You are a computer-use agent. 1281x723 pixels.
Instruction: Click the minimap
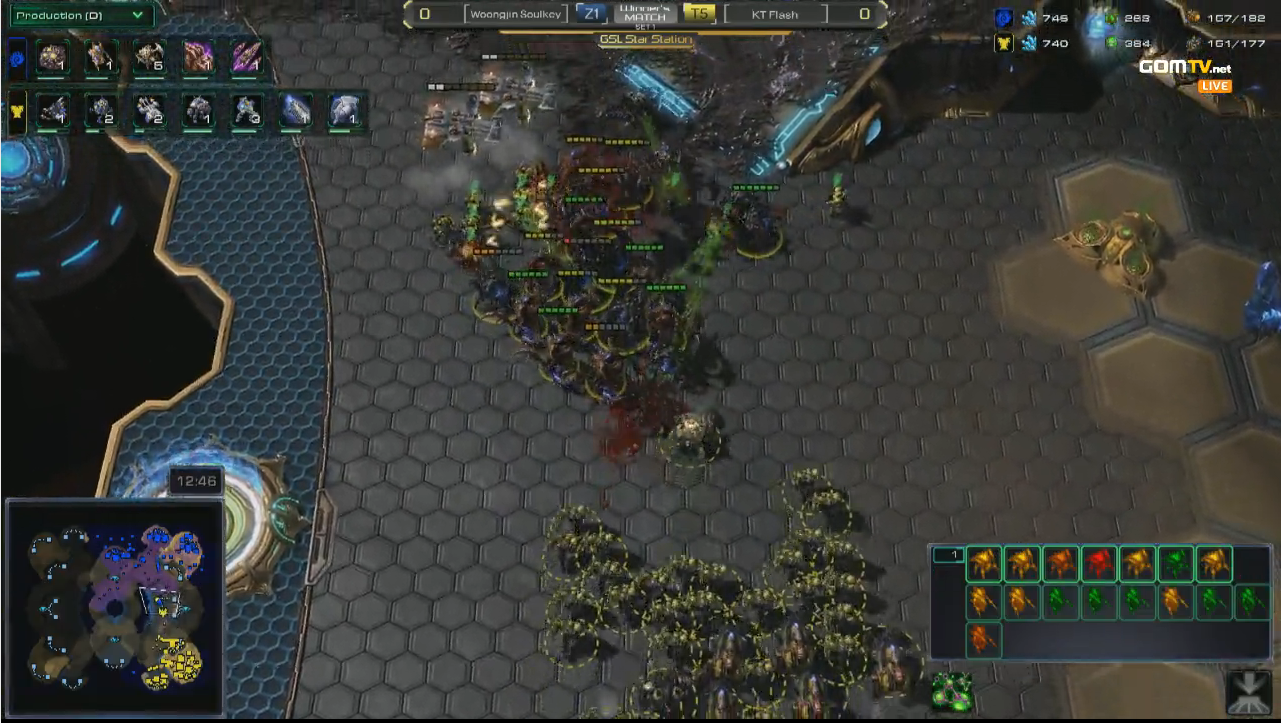point(115,609)
